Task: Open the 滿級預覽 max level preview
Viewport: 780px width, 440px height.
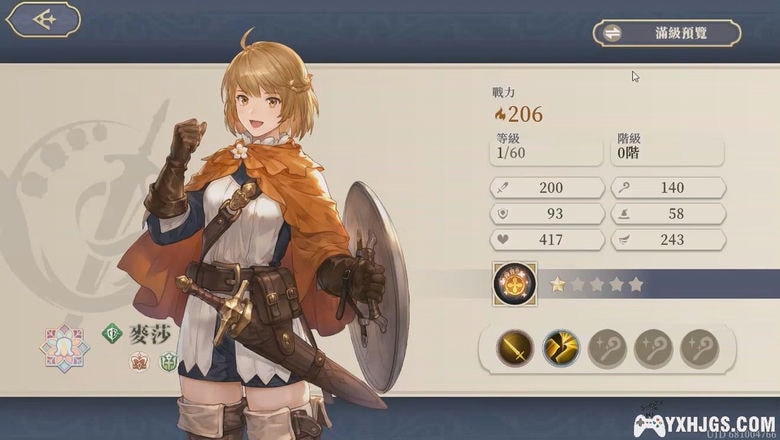Action: (x=666, y=33)
